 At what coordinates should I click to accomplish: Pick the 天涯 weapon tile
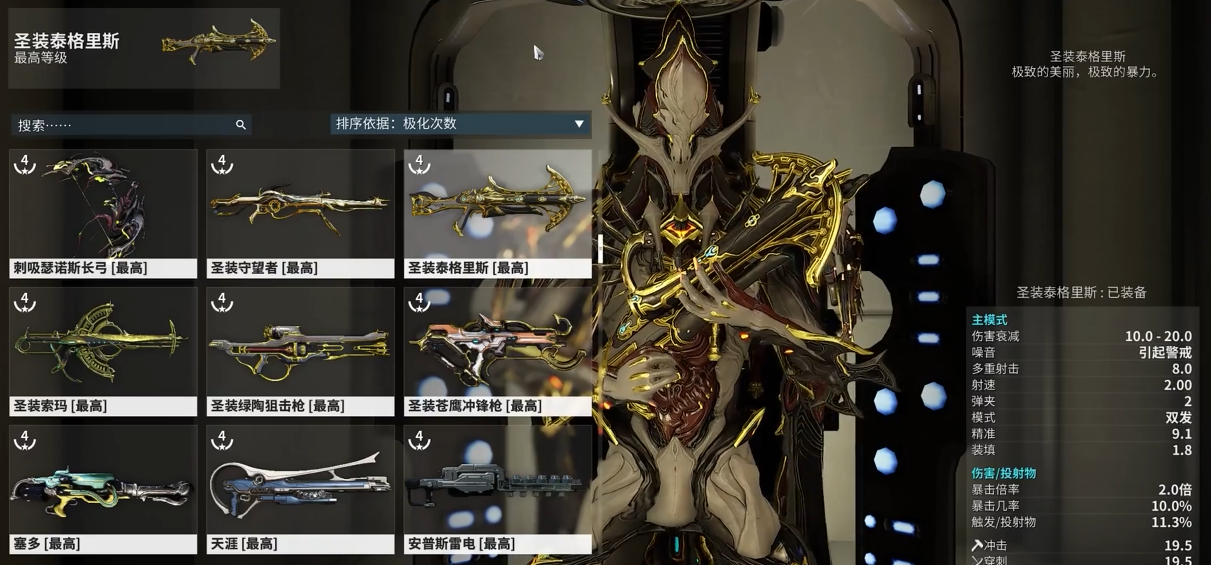coord(300,489)
